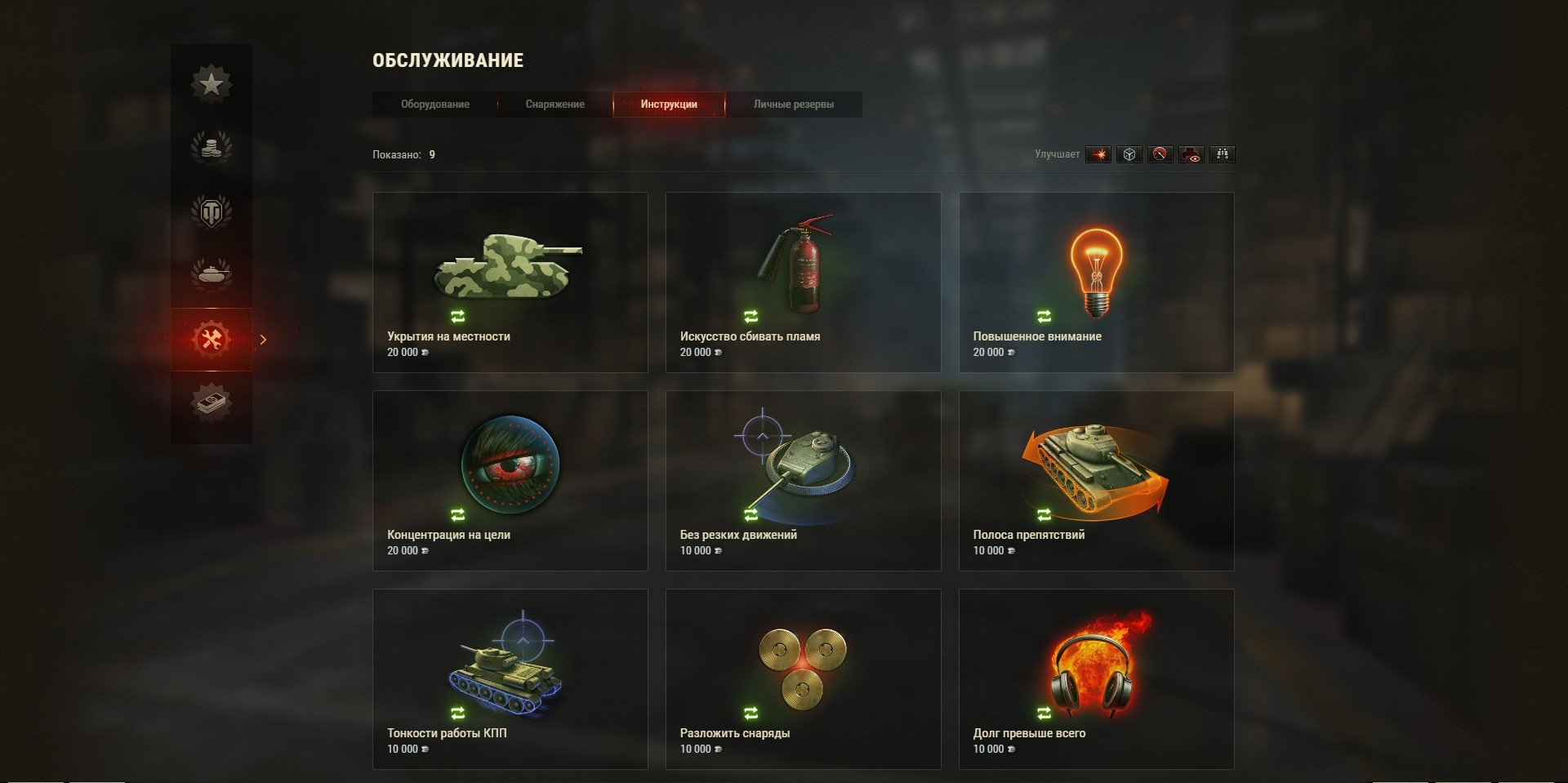Toggle the cube-shaped filter icon

(1129, 154)
